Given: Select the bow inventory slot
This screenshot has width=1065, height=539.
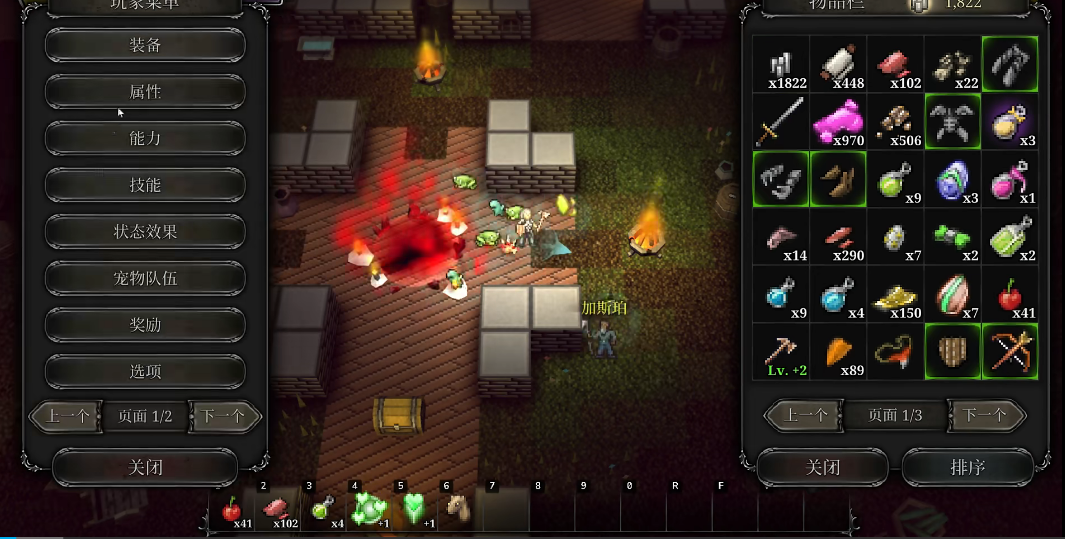Looking at the screenshot, I should pos(1009,351).
